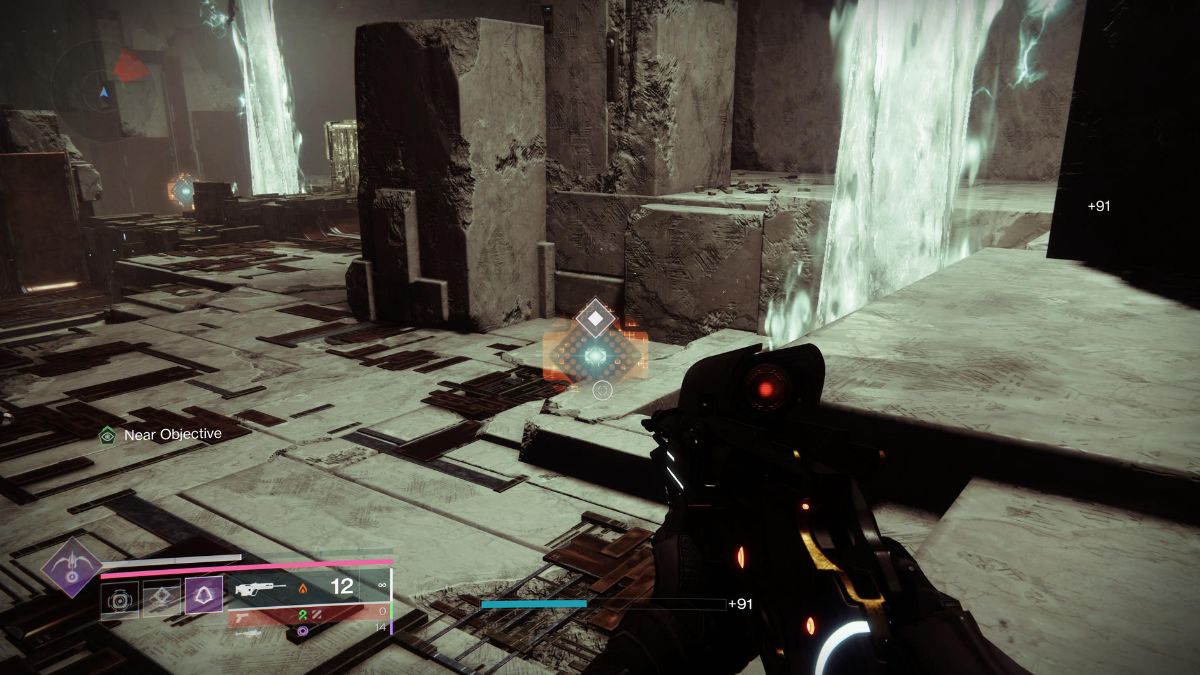Select the equipped rifle weapon icon
Viewport: 1200px width, 675px height.
pos(259,588)
